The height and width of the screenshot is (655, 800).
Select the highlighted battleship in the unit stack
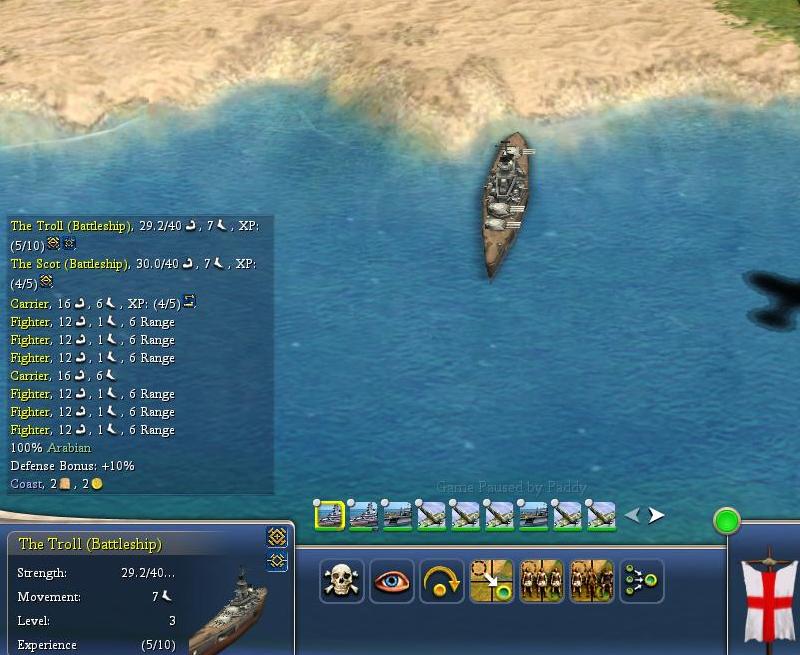click(330, 515)
